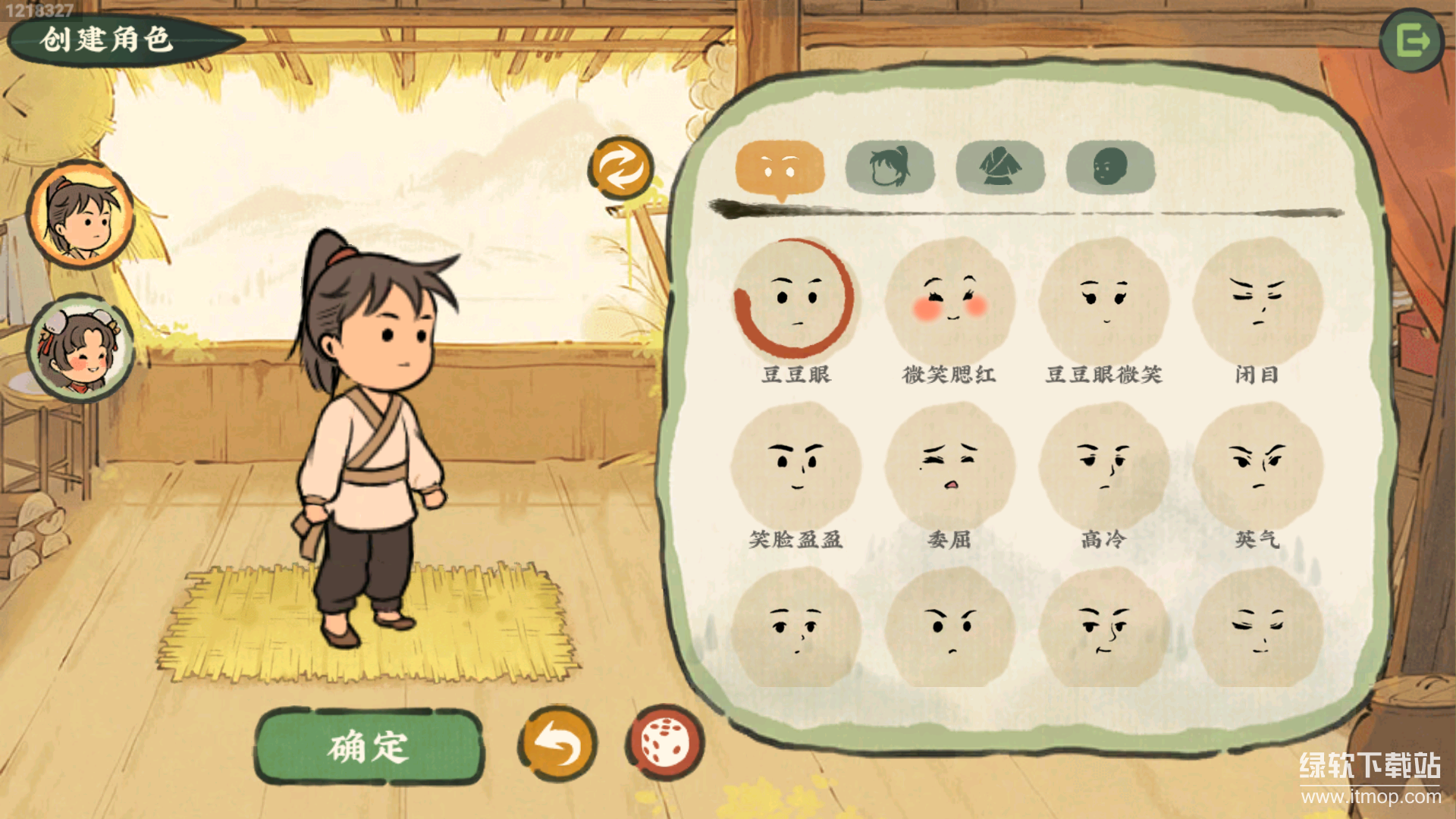Randomize appearance with the dice button

click(x=665, y=743)
